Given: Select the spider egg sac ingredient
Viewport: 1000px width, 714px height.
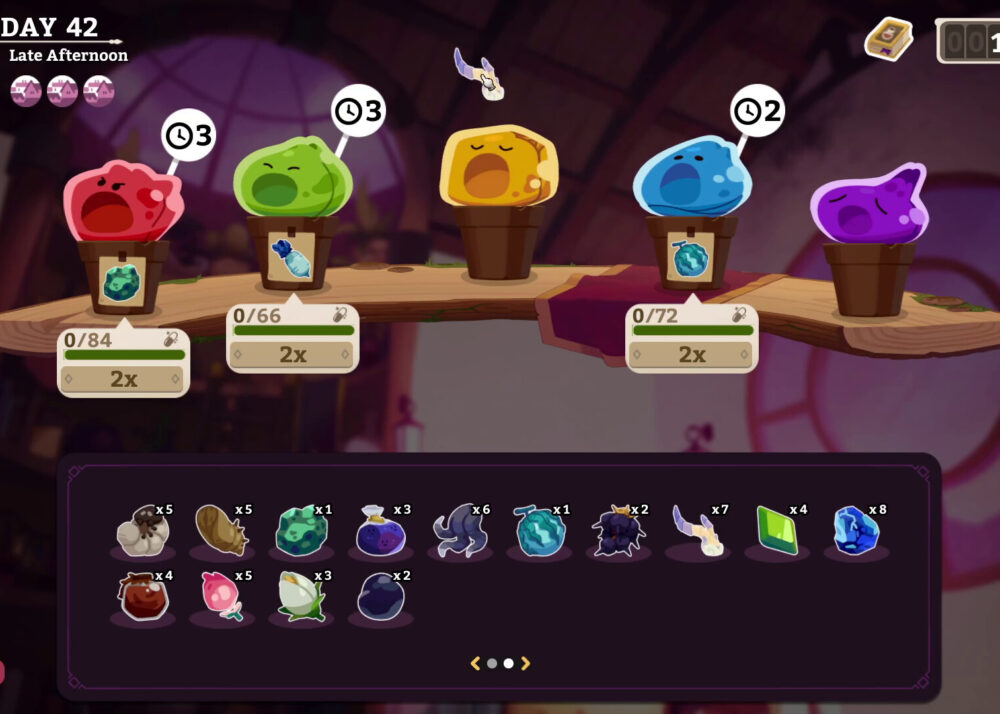Looking at the screenshot, I should pos(141,530).
